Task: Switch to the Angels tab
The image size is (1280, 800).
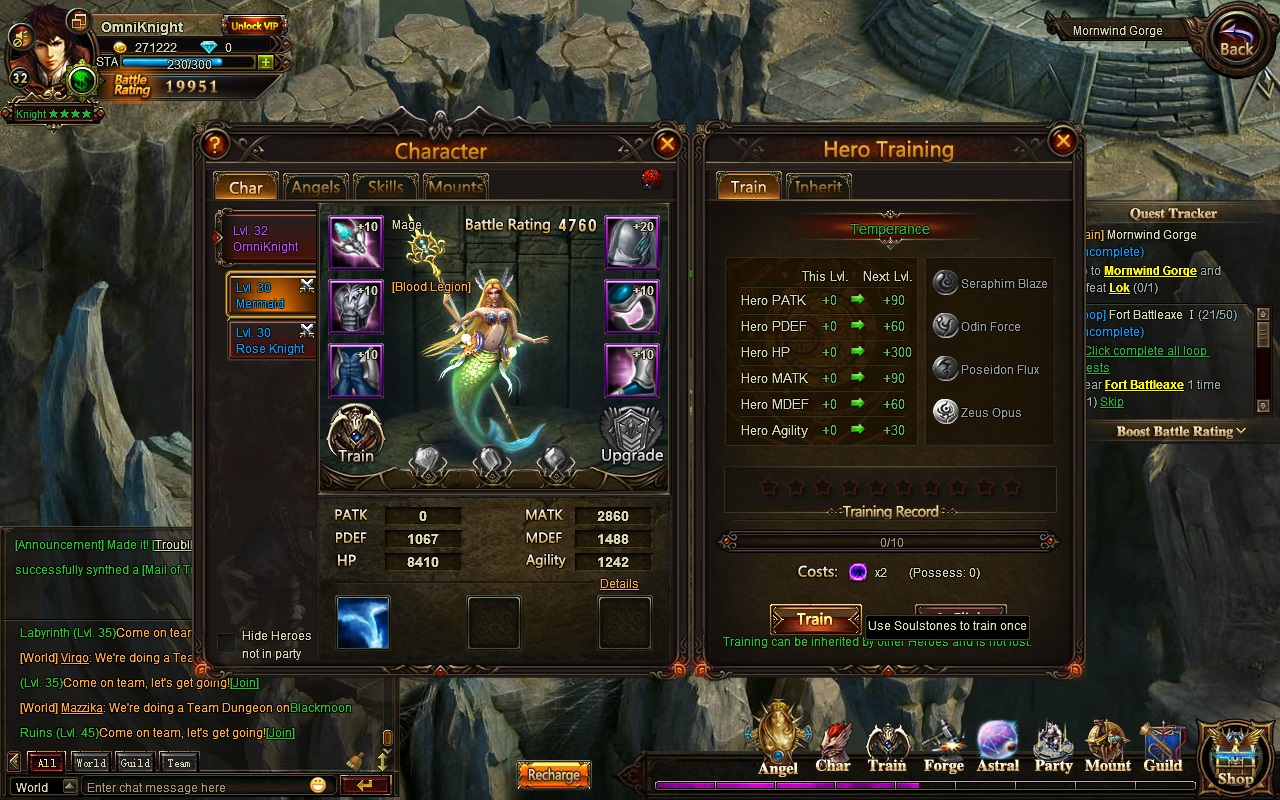Action: pyautogui.click(x=315, y=187)
